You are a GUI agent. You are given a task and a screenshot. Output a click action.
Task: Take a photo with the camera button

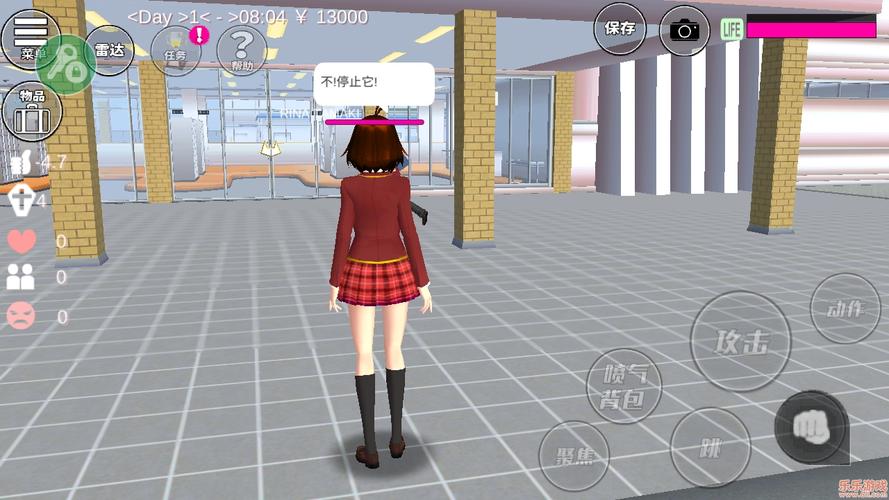(685, 30)
